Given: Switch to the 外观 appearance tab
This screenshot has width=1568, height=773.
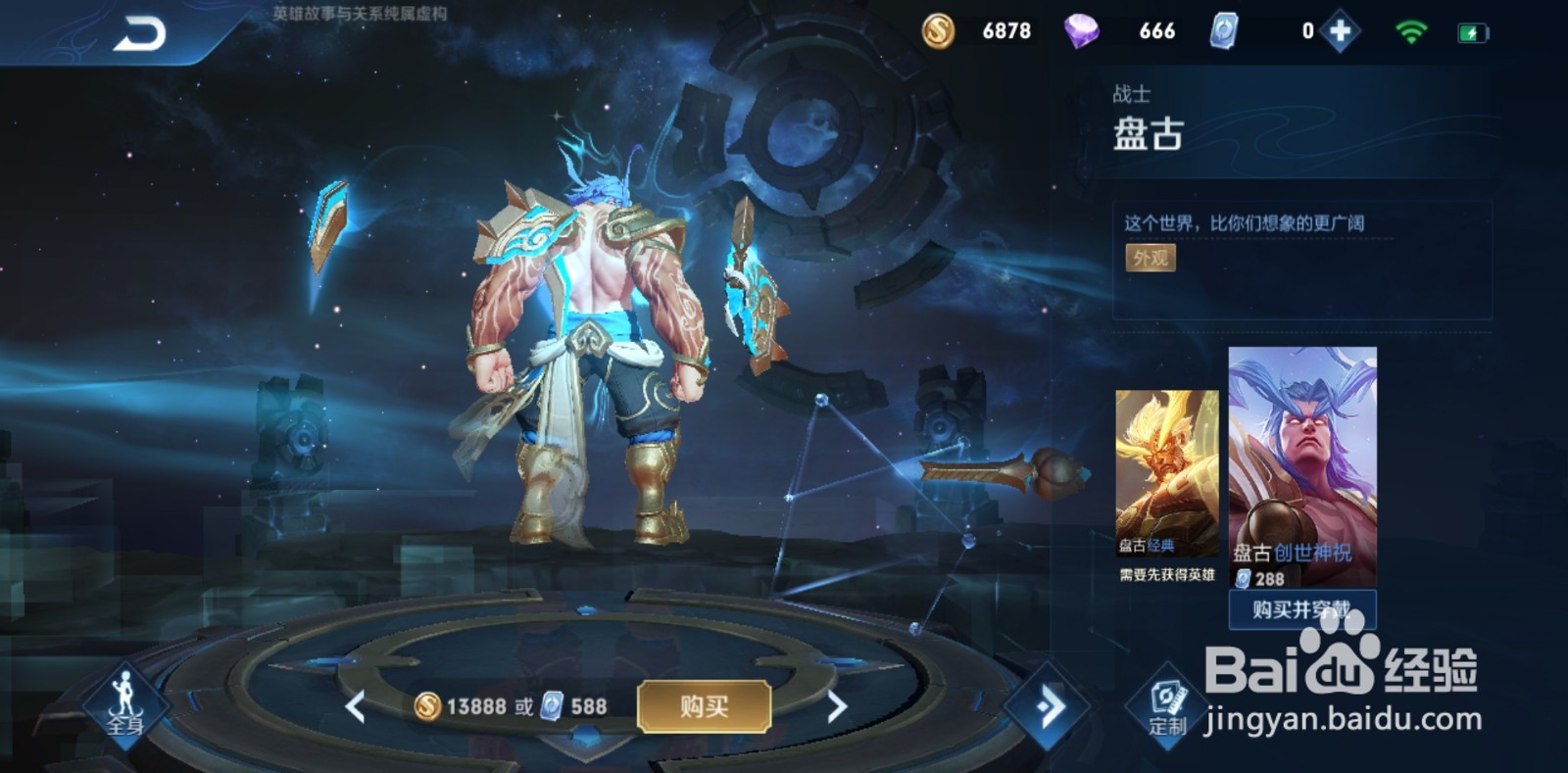Looking at the screenshot, I should [x=1151, y=258].
